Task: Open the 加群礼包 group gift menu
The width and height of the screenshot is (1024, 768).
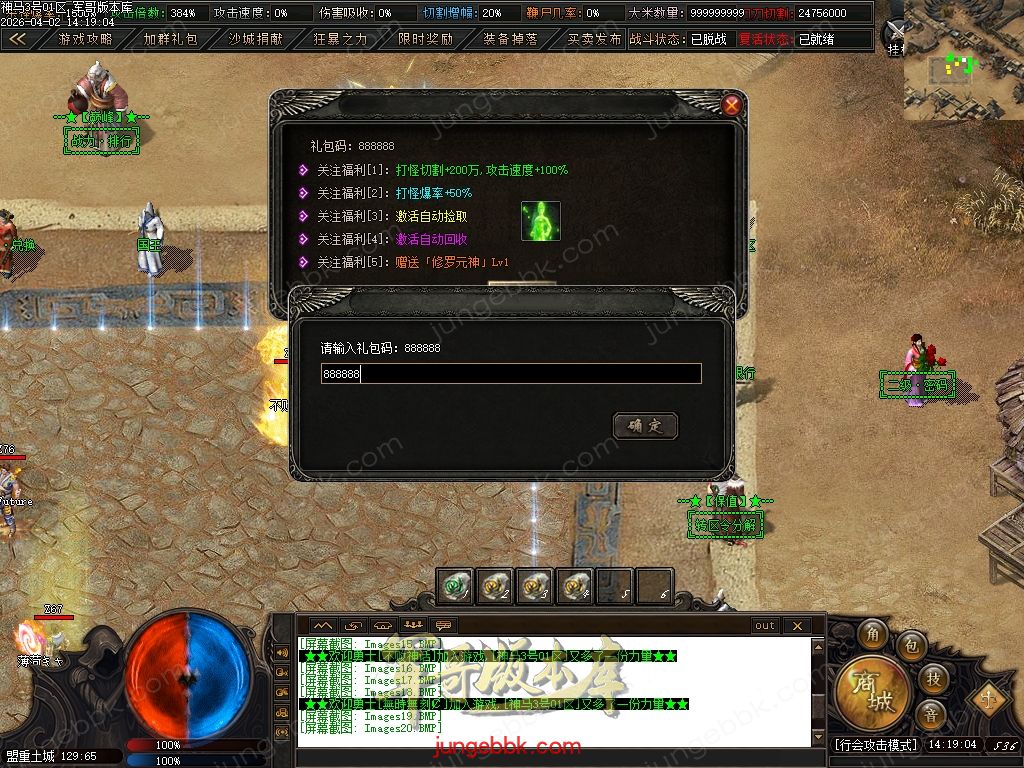Action: (x=170, y=39)
